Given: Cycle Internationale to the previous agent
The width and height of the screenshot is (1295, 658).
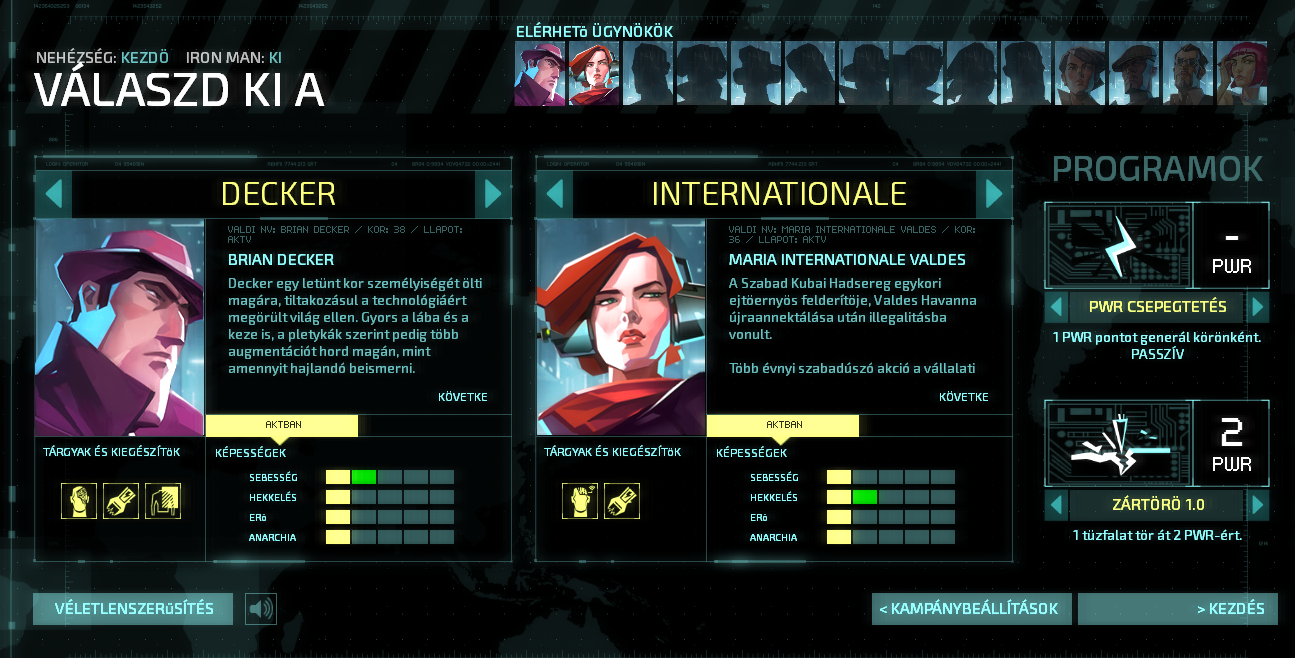Looking at the screenshot, I should pos(555,194).
